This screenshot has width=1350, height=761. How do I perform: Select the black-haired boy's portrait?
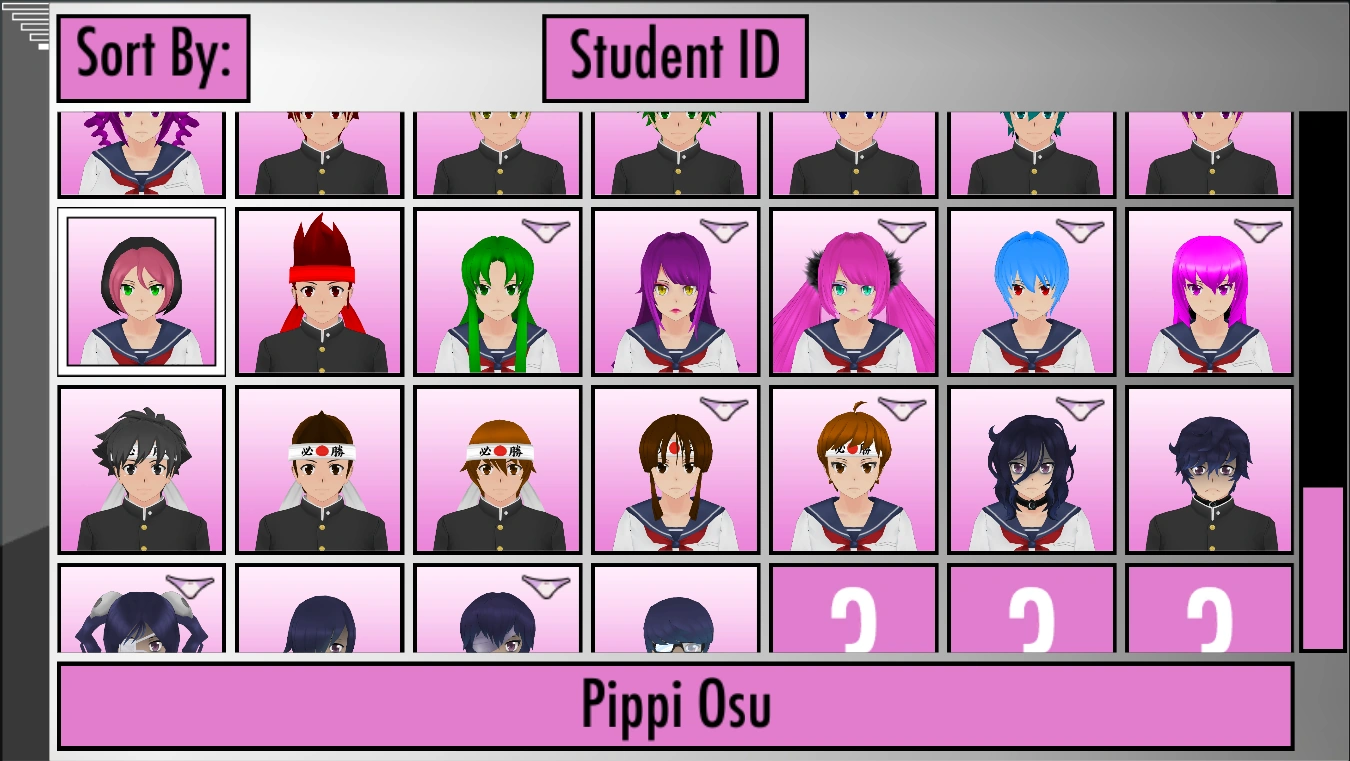point(141,470)
